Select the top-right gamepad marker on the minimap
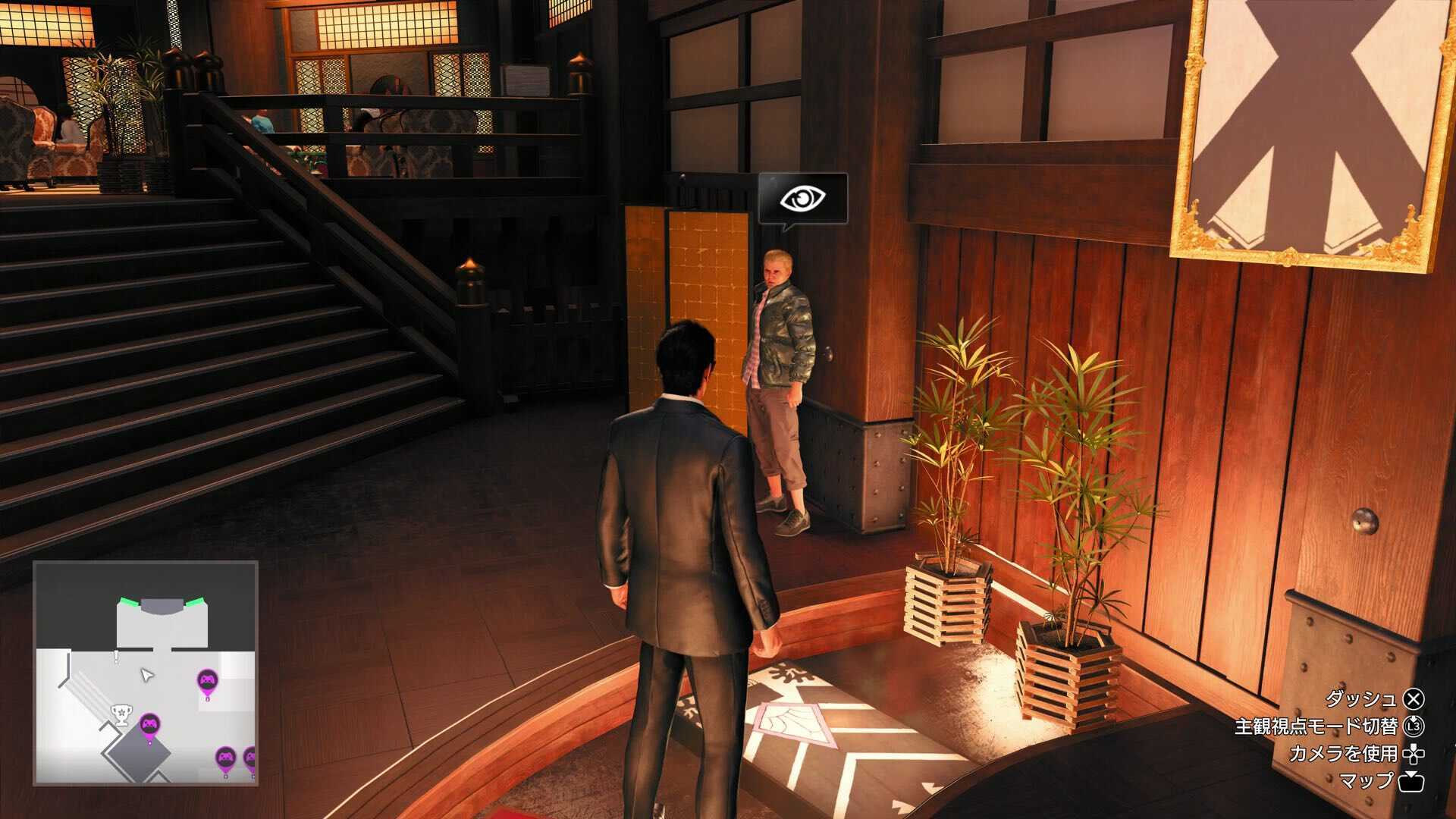Image resolution: width=1456 pixels, height=819 pixels. point(206,679)
